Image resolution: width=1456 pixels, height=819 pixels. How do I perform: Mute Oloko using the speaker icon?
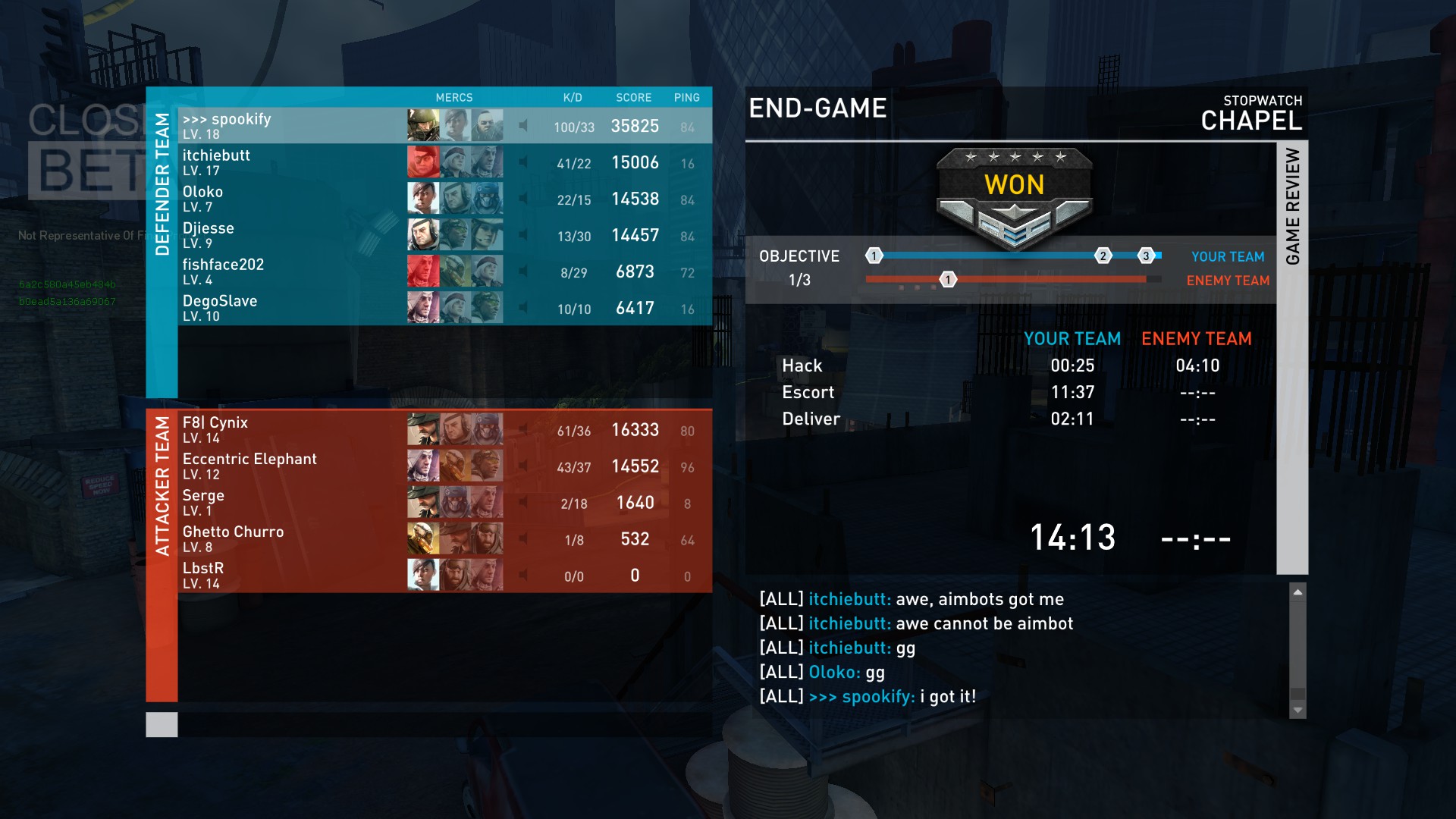(x=523, y=199)
